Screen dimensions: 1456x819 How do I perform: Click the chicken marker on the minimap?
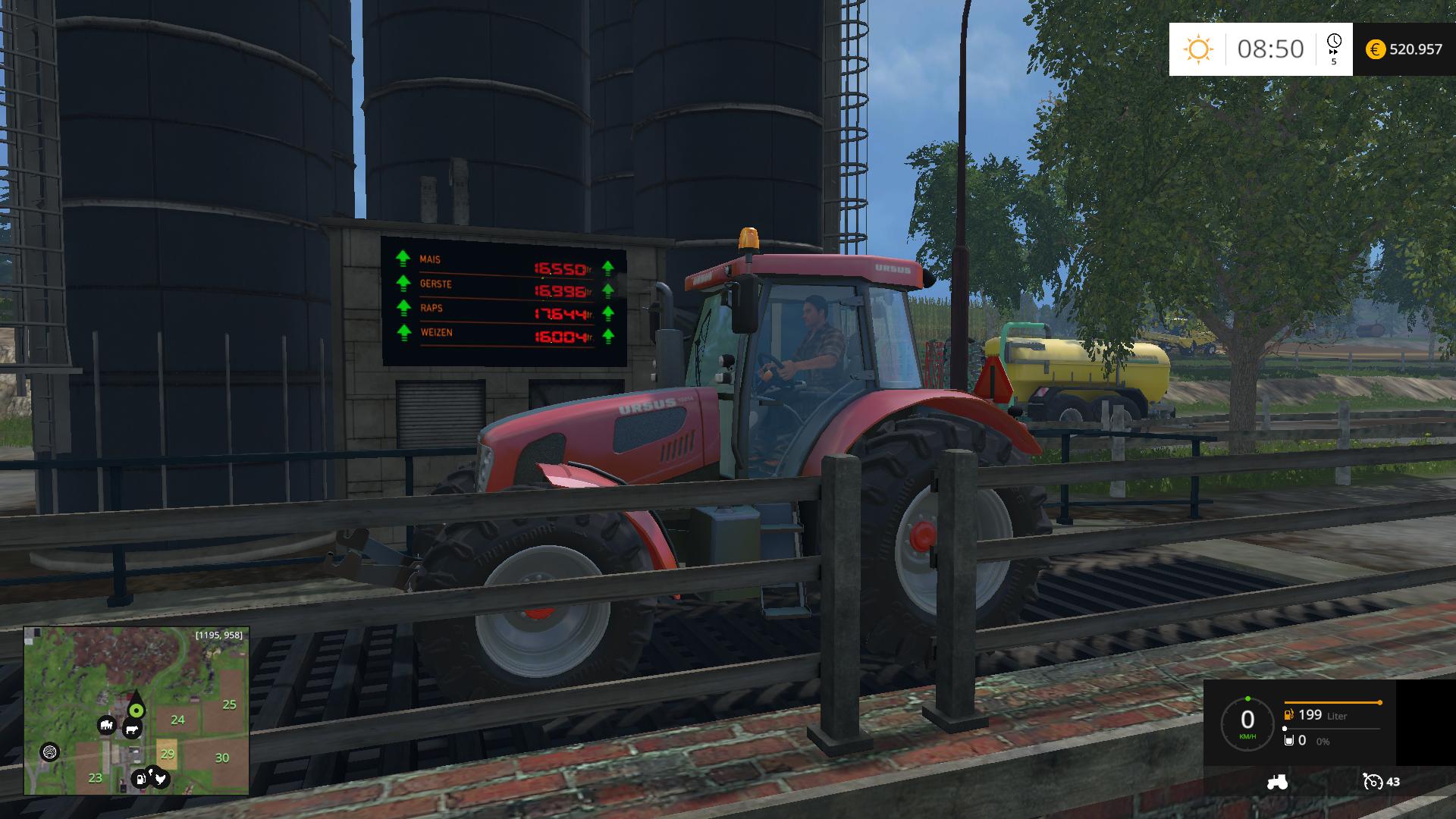pyautogui.click(x=159, y=778)
